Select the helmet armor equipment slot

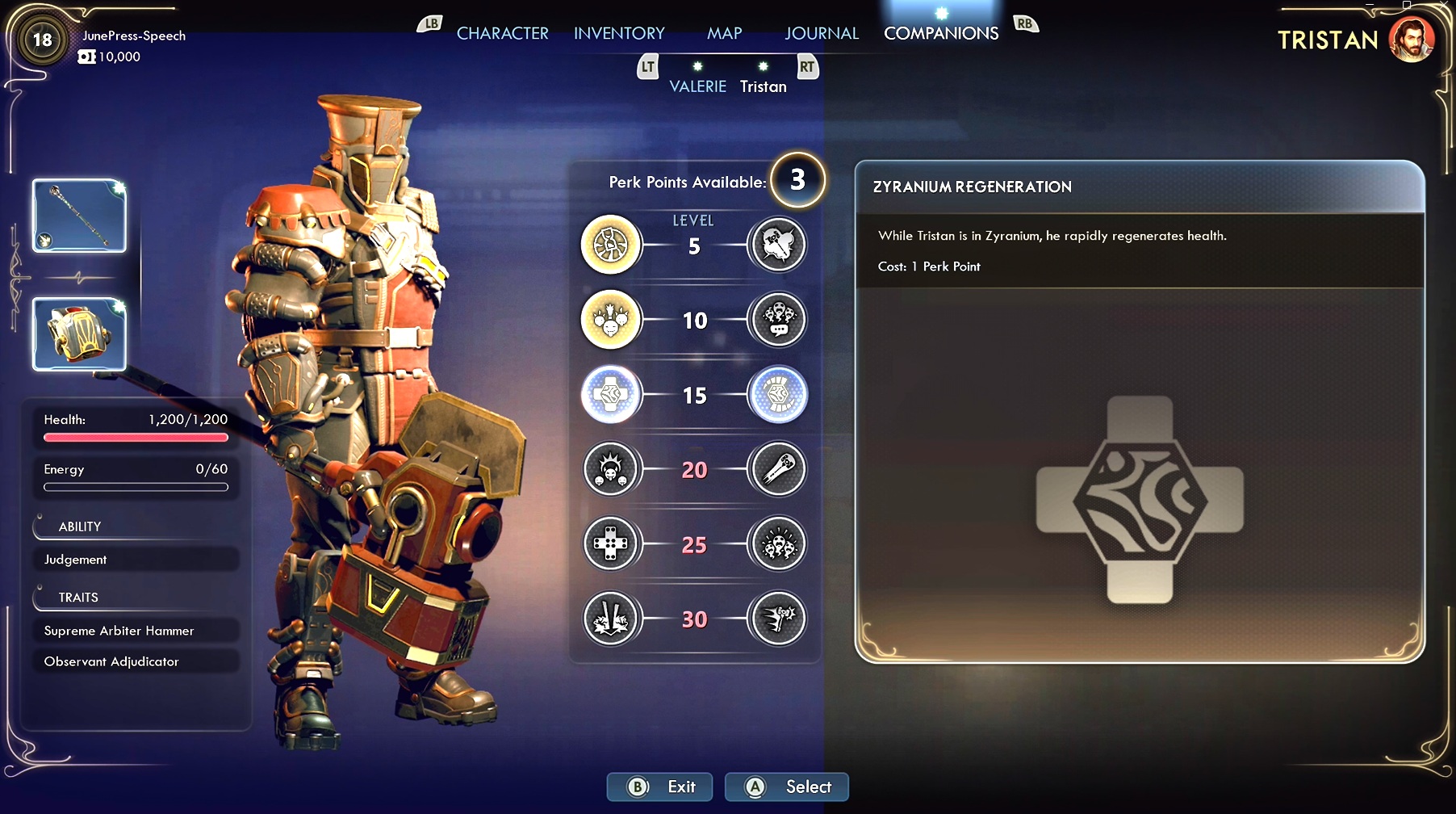79,334
